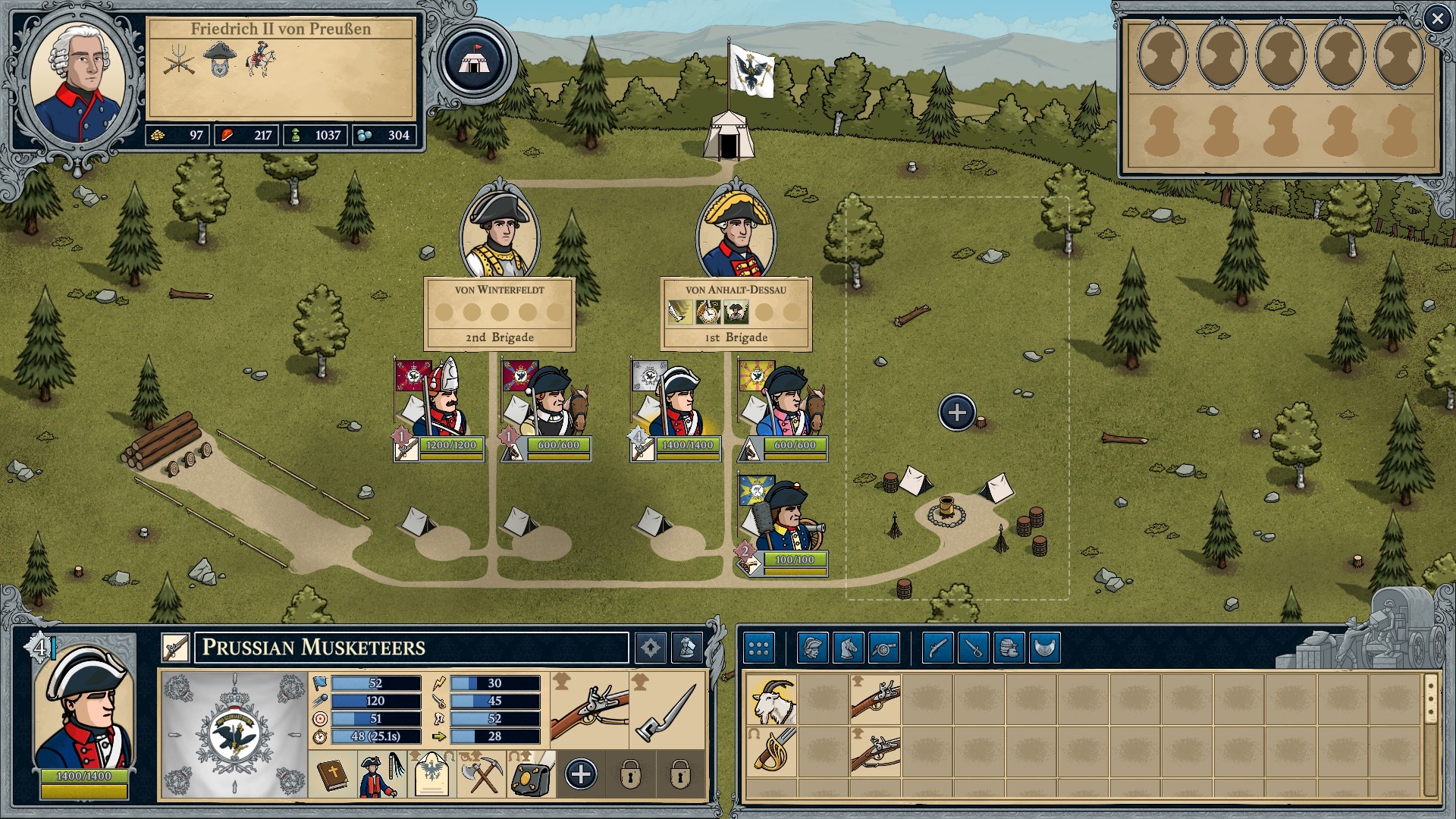
Task: Select the sabre item in the inventory
Action: click(772, 751)
